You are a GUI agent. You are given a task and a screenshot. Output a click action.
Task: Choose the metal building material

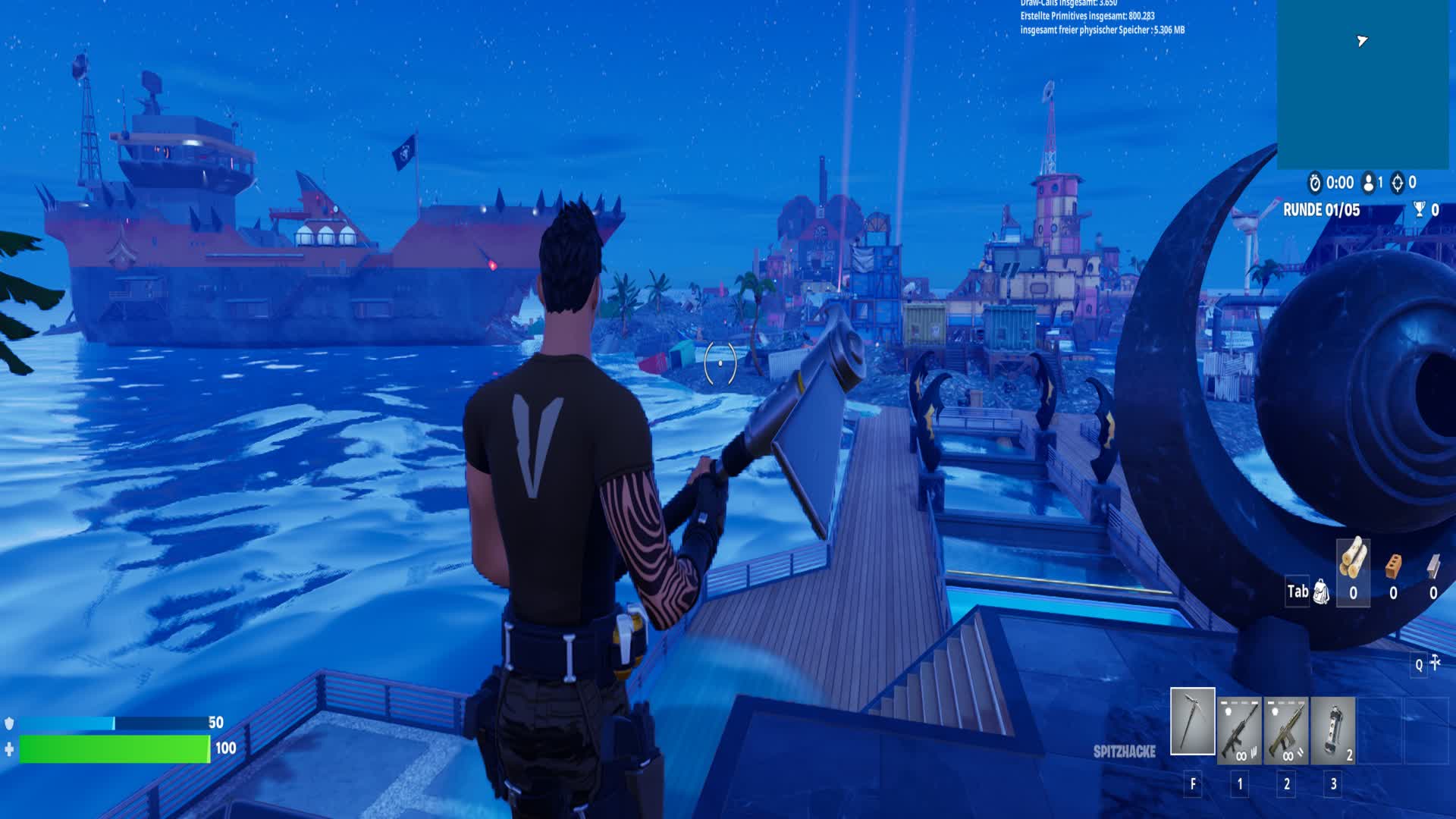click(x=1433, y=566)
